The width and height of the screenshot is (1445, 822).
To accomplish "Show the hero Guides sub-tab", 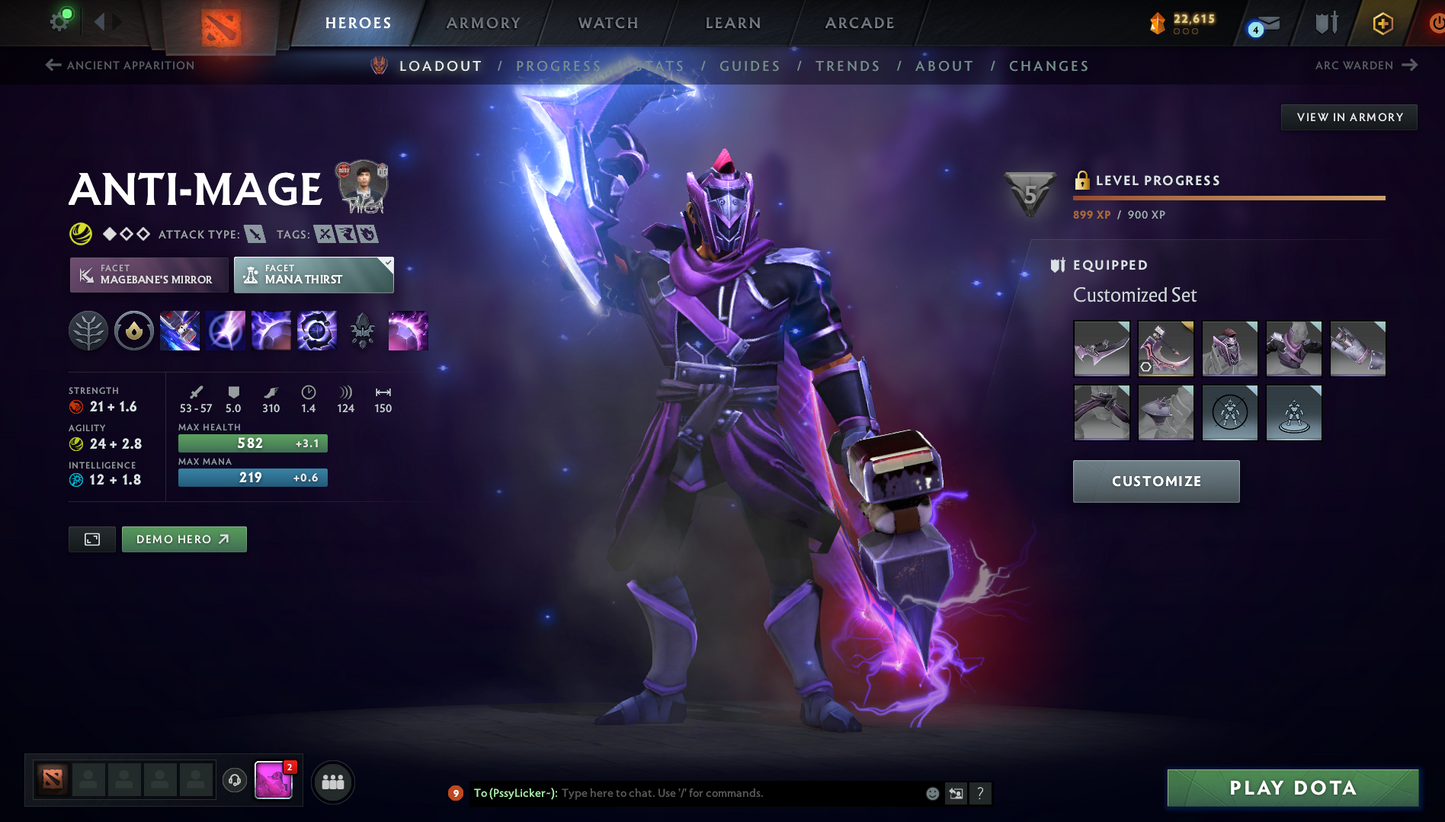I will click(x=749, y=66).
